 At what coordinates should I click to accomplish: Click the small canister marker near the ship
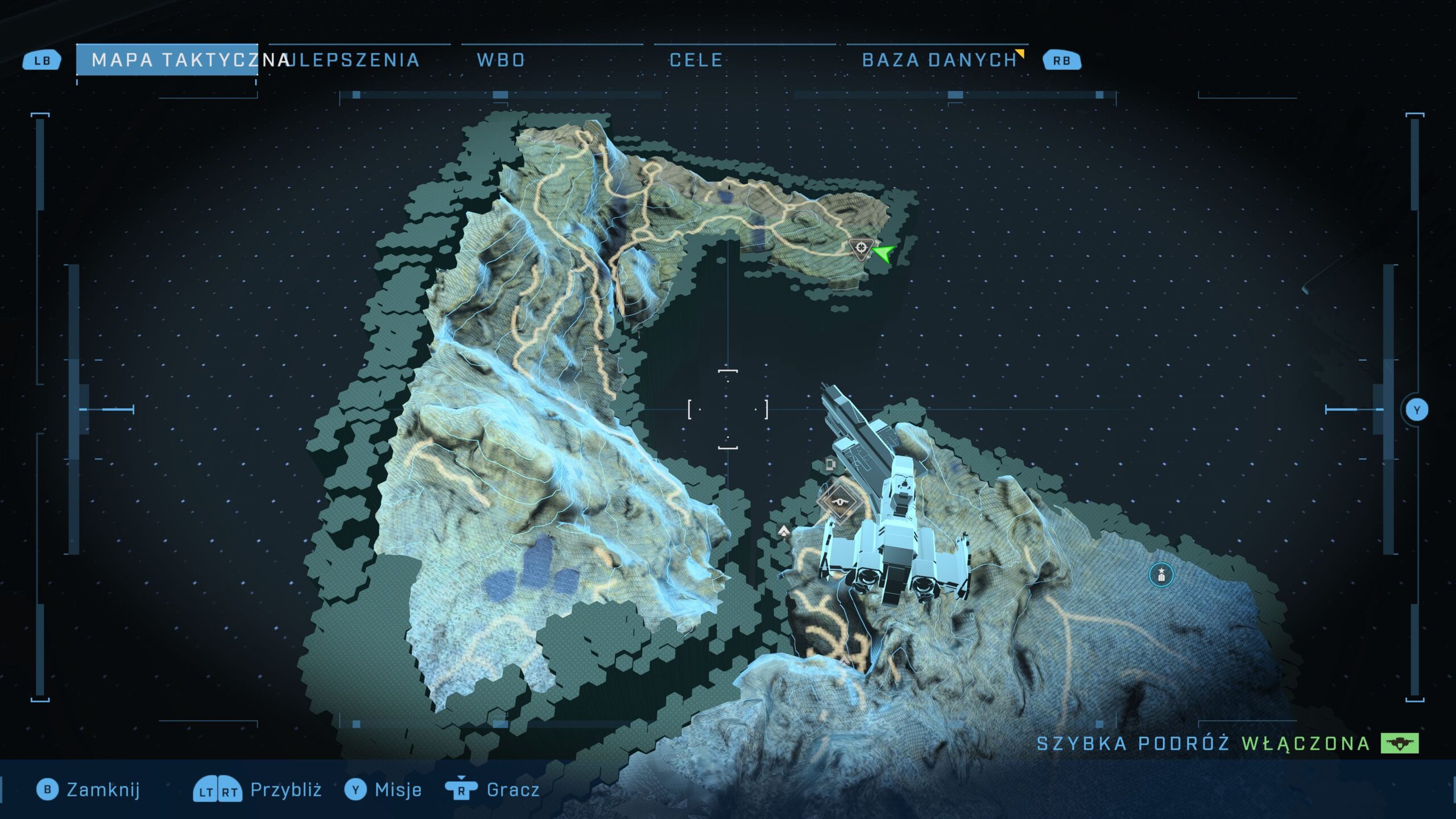(x=831, y=465)
